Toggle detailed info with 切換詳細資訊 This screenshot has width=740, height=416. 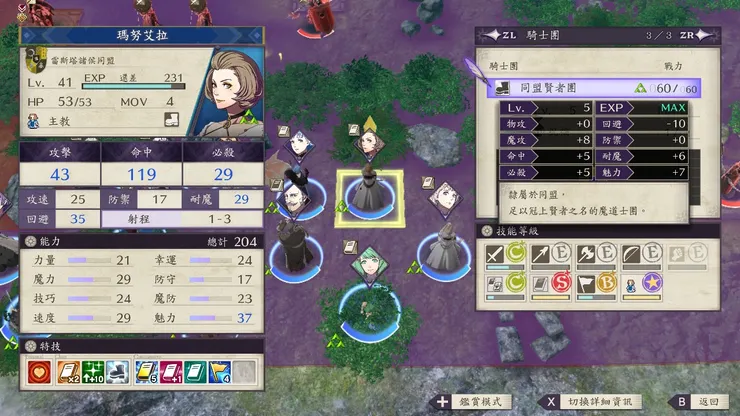[599, 401]
